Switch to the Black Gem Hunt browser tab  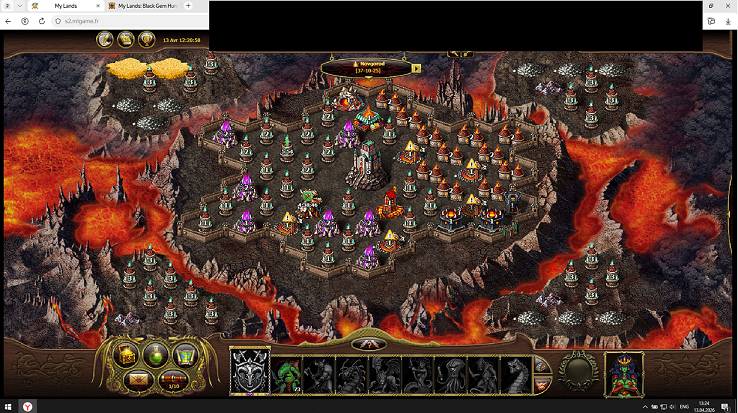click(148, 6)
